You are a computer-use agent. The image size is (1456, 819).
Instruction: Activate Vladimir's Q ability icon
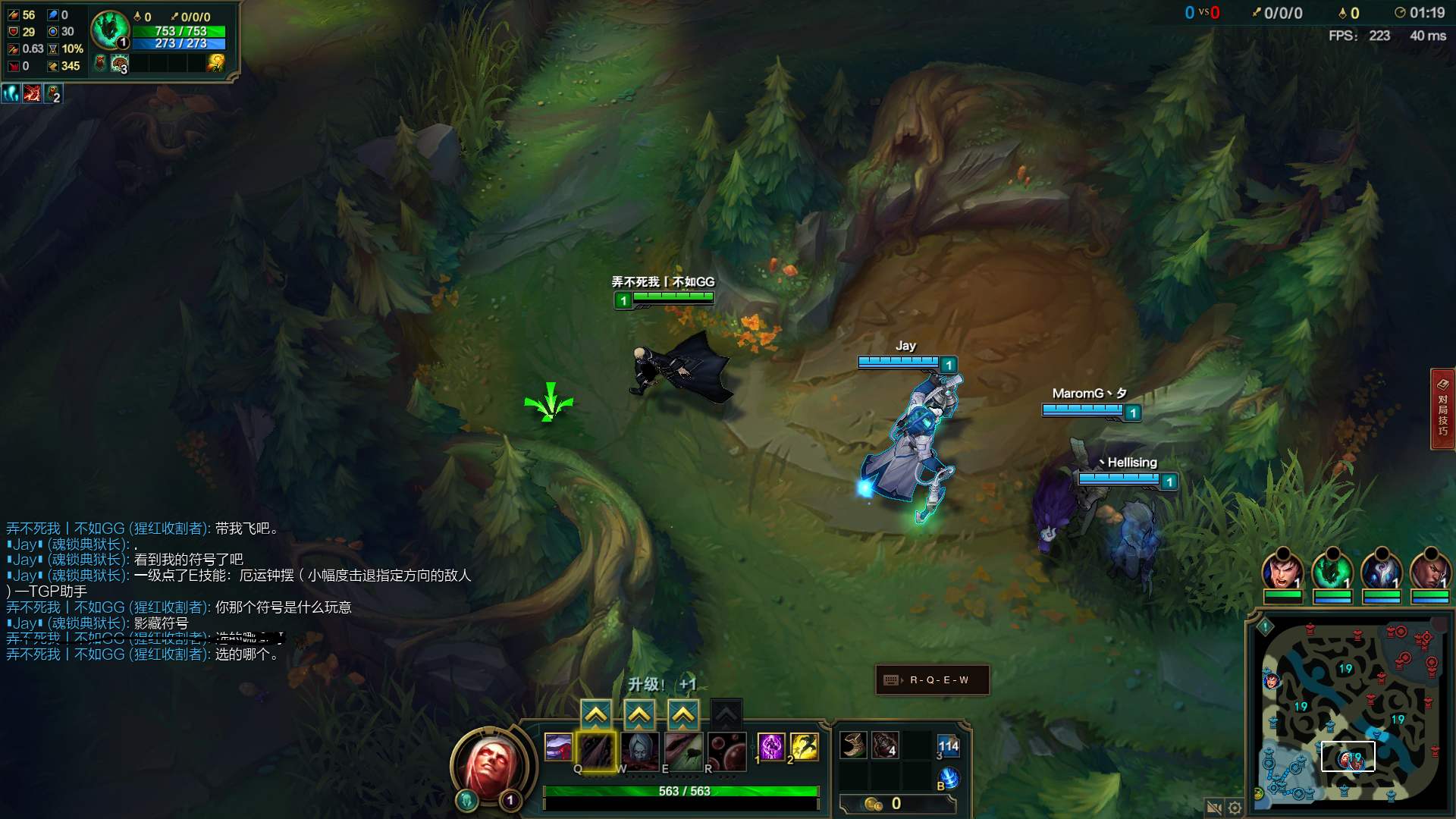pyautogui.click(x=596, y=750)
